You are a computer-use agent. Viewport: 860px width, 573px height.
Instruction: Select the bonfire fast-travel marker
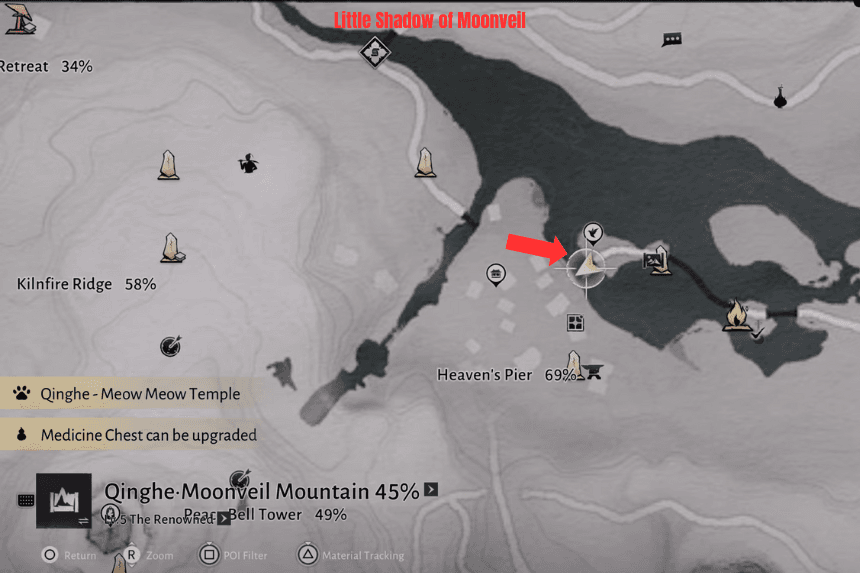pos(738,315)
